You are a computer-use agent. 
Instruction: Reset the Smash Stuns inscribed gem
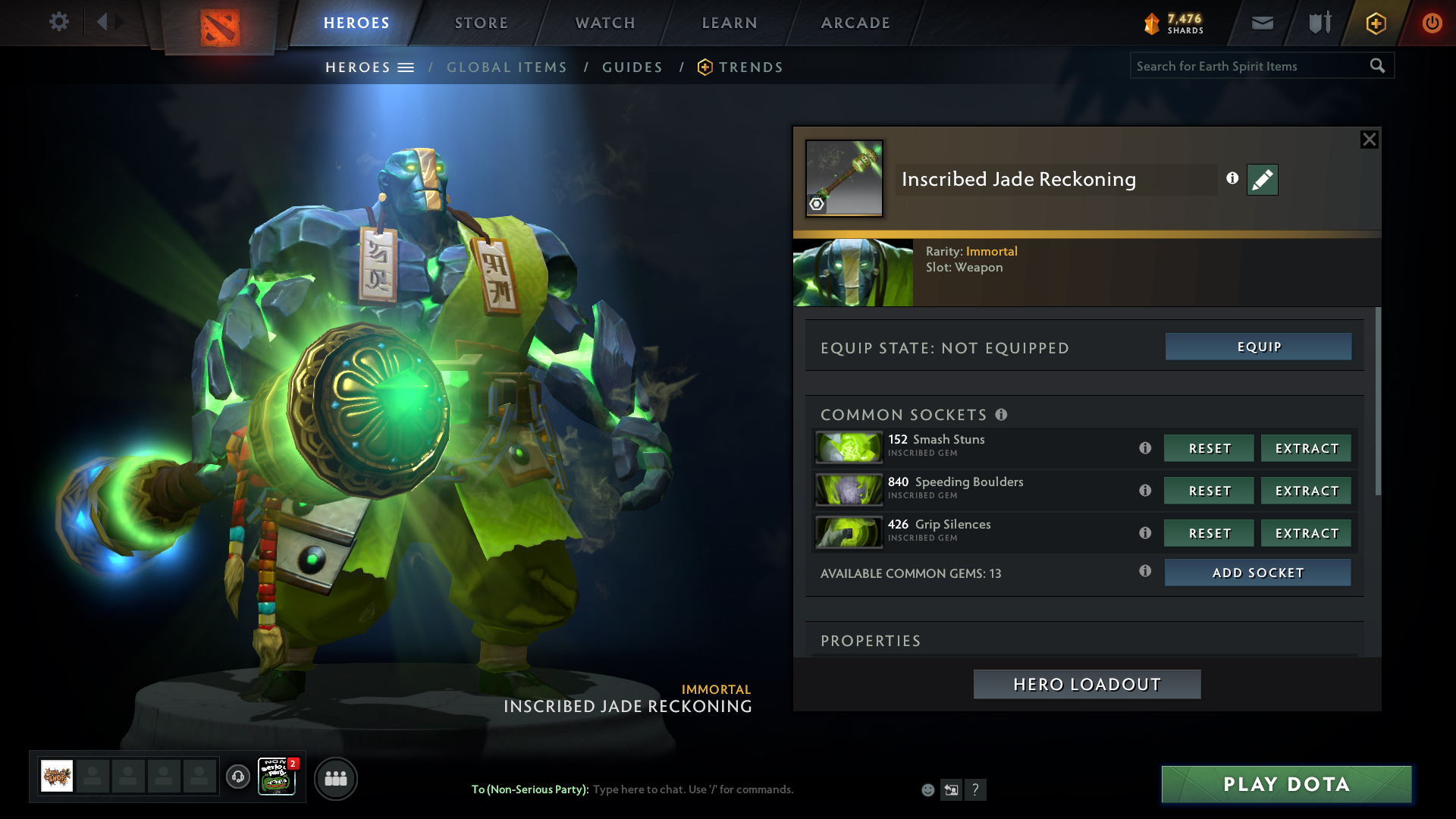(x=1209, y=448)
